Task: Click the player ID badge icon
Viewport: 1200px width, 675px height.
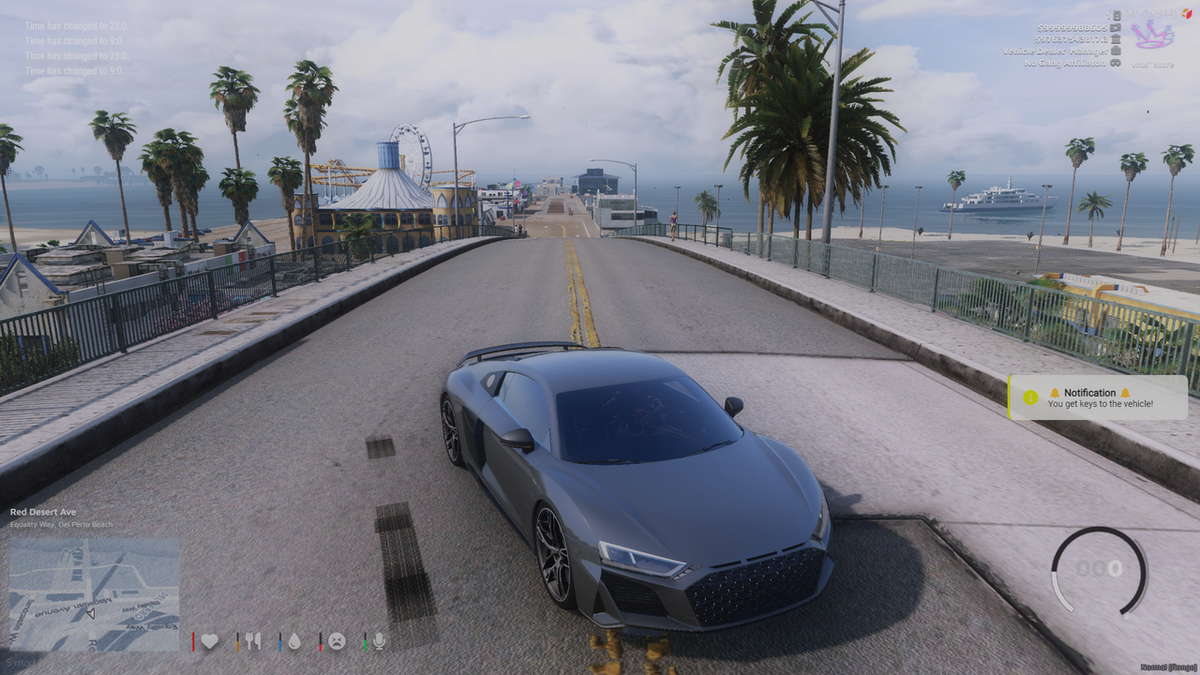Action: click(1116, 15)
